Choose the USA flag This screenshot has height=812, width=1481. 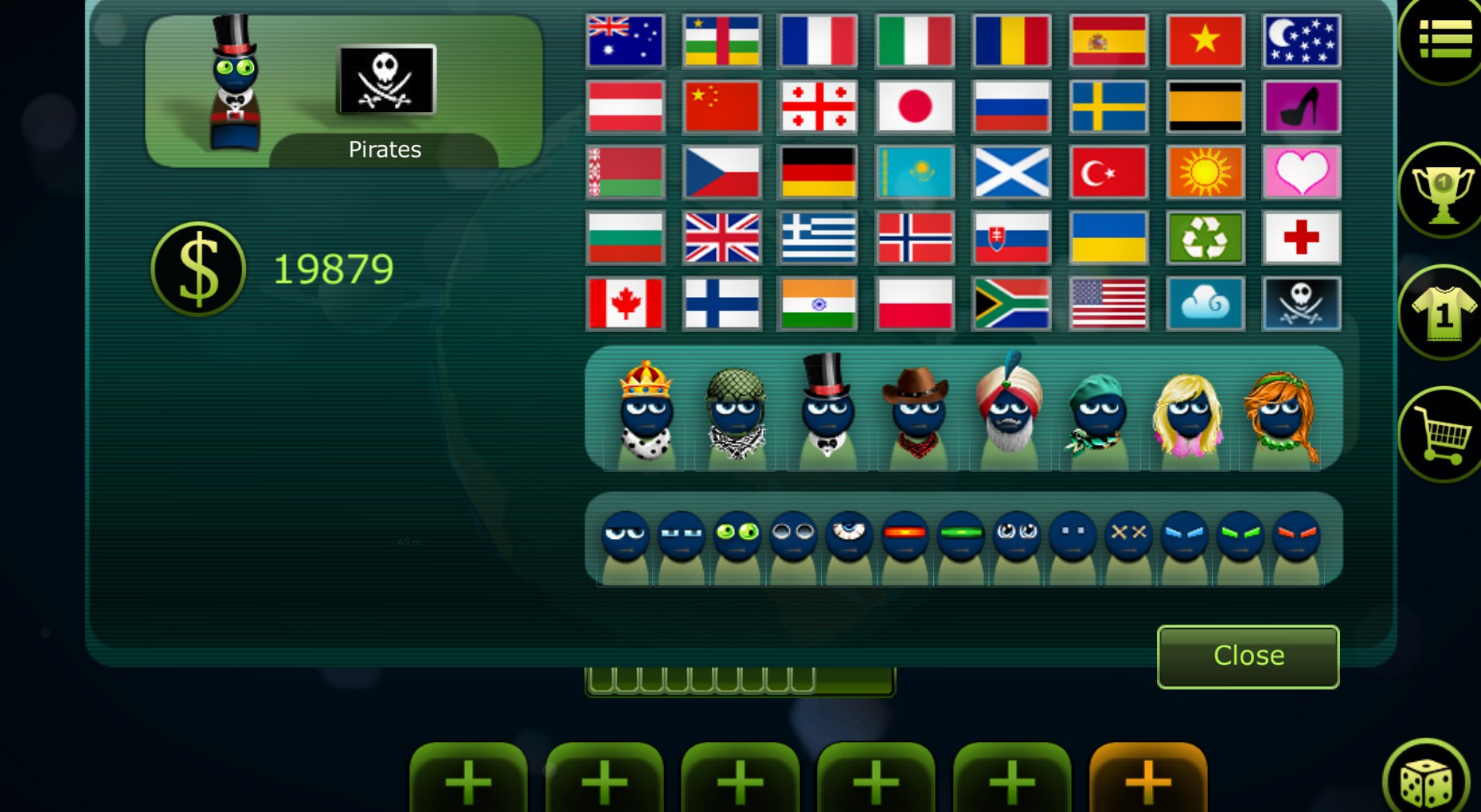[1108, 303]
